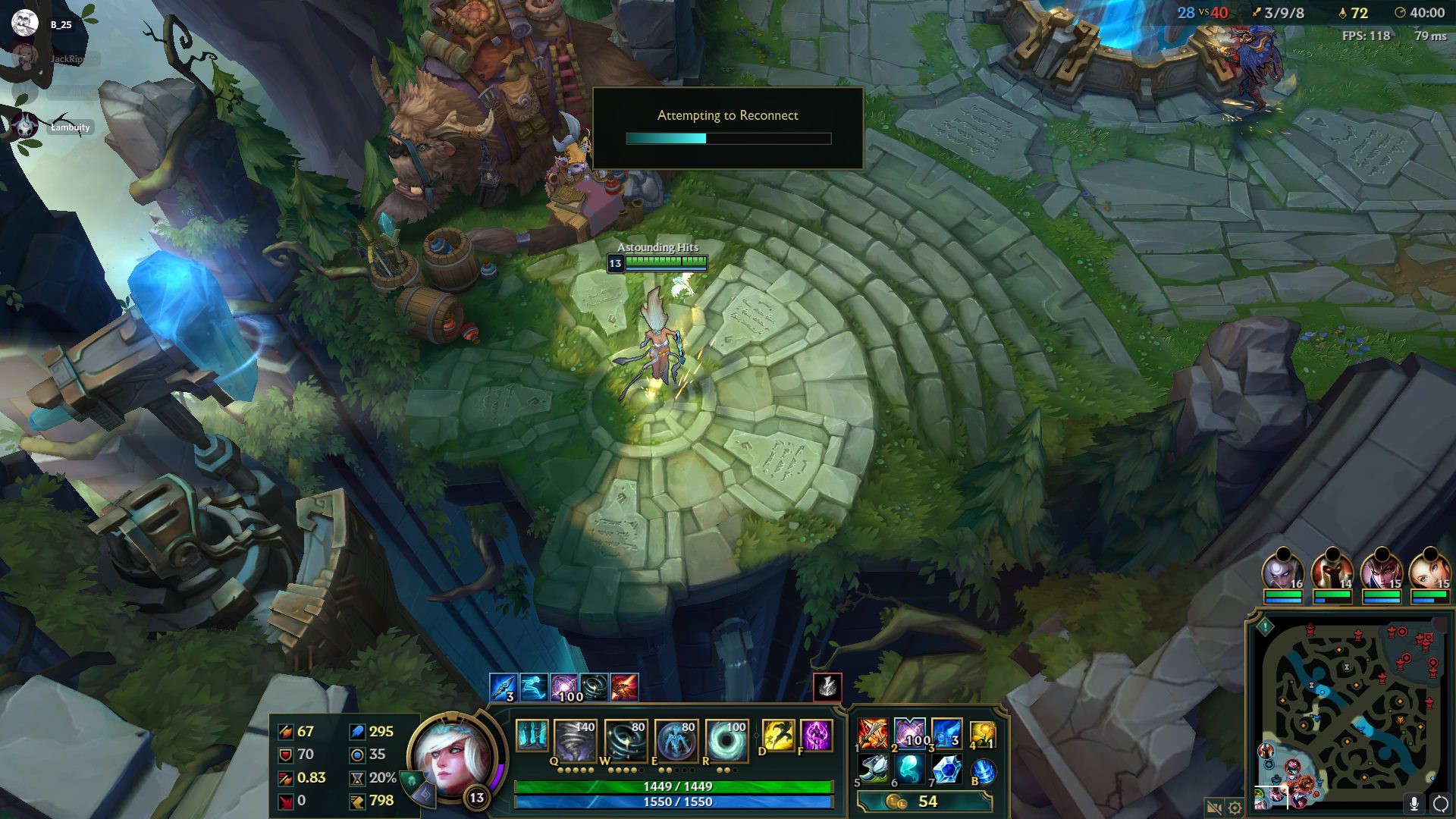
Task: Activate the purple orb item with 100 charges
Action: coord(910,733)
